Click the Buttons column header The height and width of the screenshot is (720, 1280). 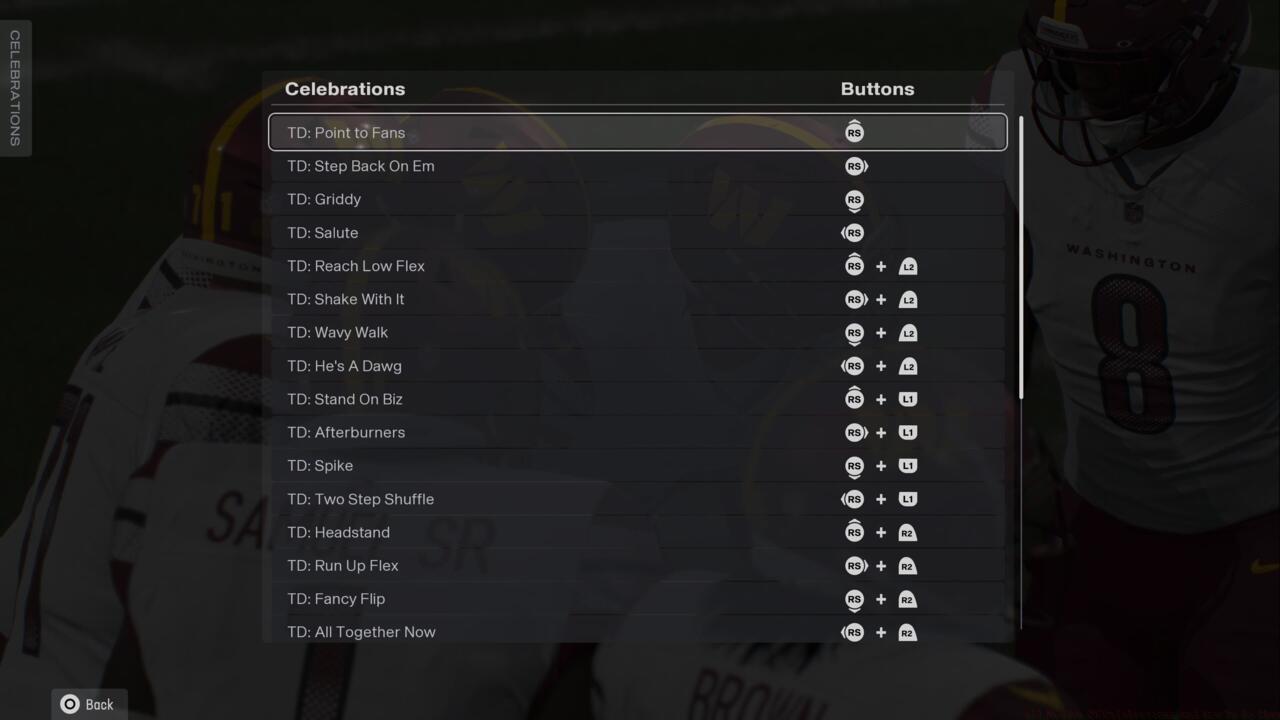pyautogui.click(x=877, y=89)
